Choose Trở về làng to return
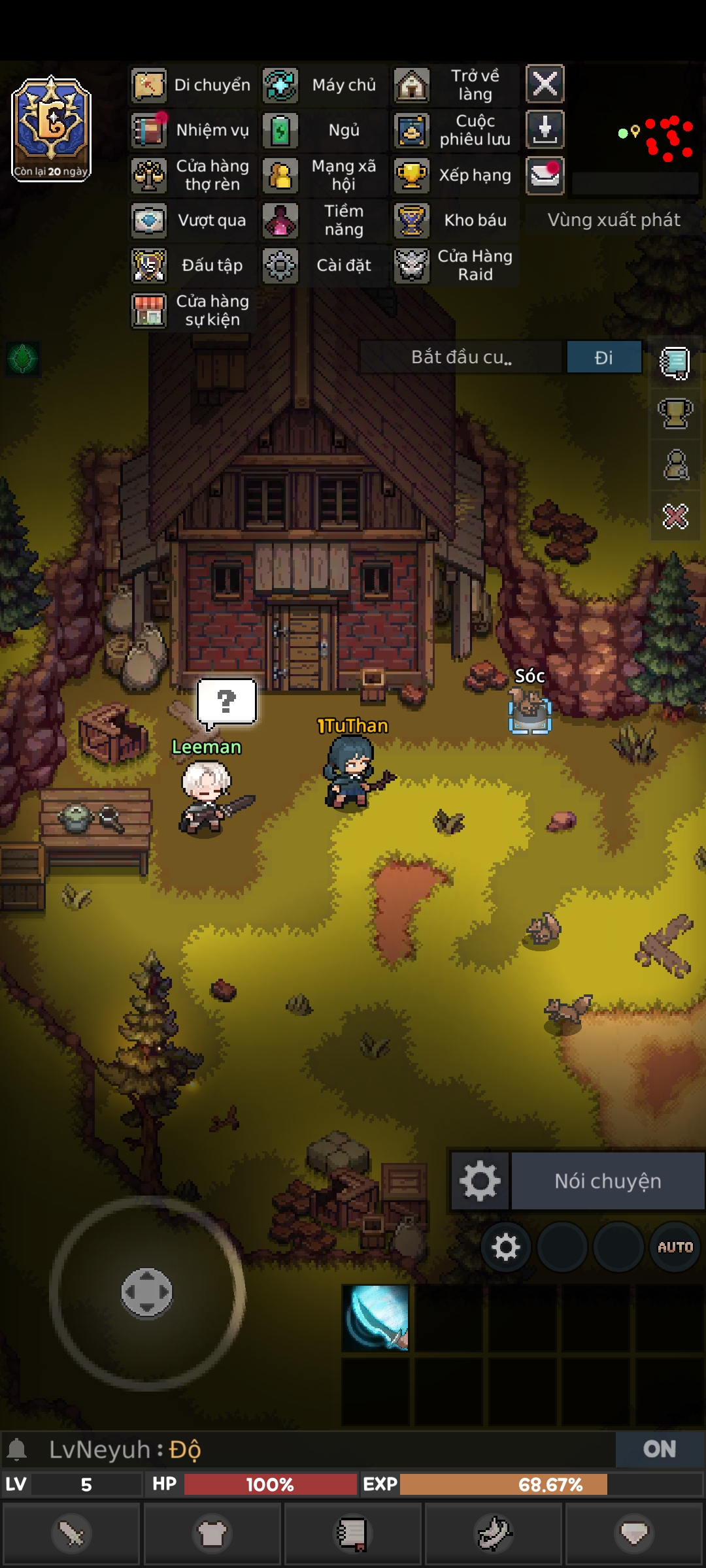The height and width of the screenshot is (1568, 706). (455, 85)
